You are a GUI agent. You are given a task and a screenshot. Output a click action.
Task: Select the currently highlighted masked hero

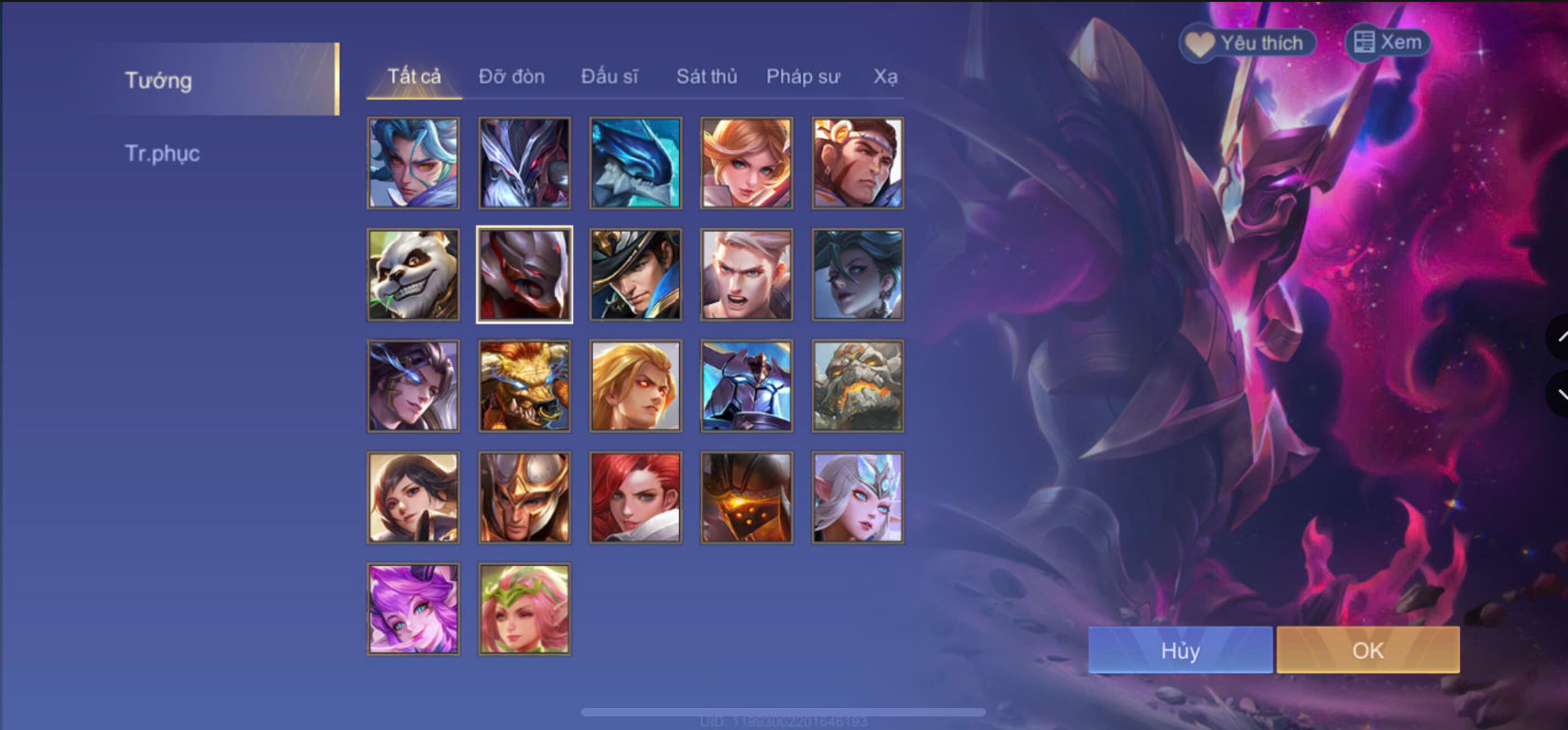[524, 274]
